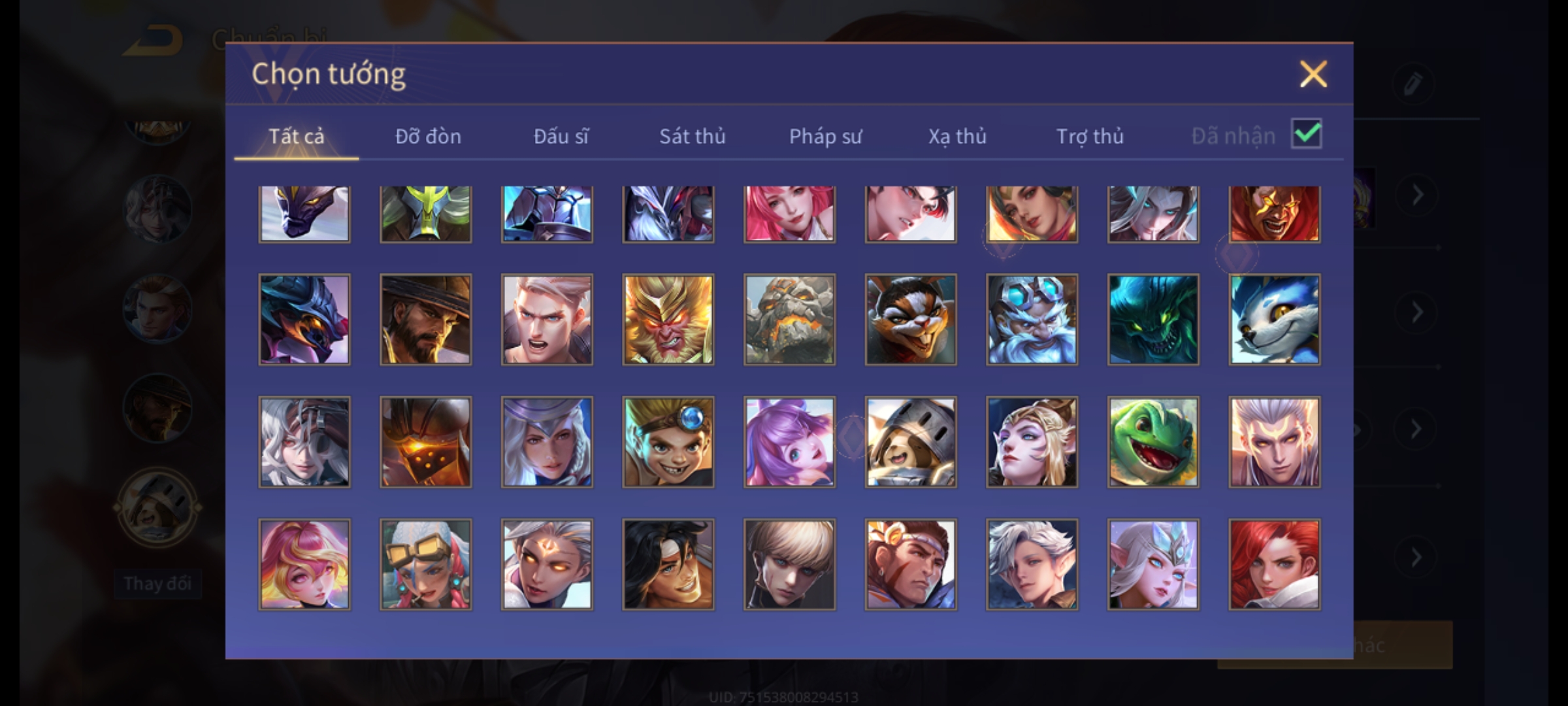Pick the dwarf with blue goggles
This screenshot has width=1568, height=706.
pyautogui.click(x=1032, y=320)
